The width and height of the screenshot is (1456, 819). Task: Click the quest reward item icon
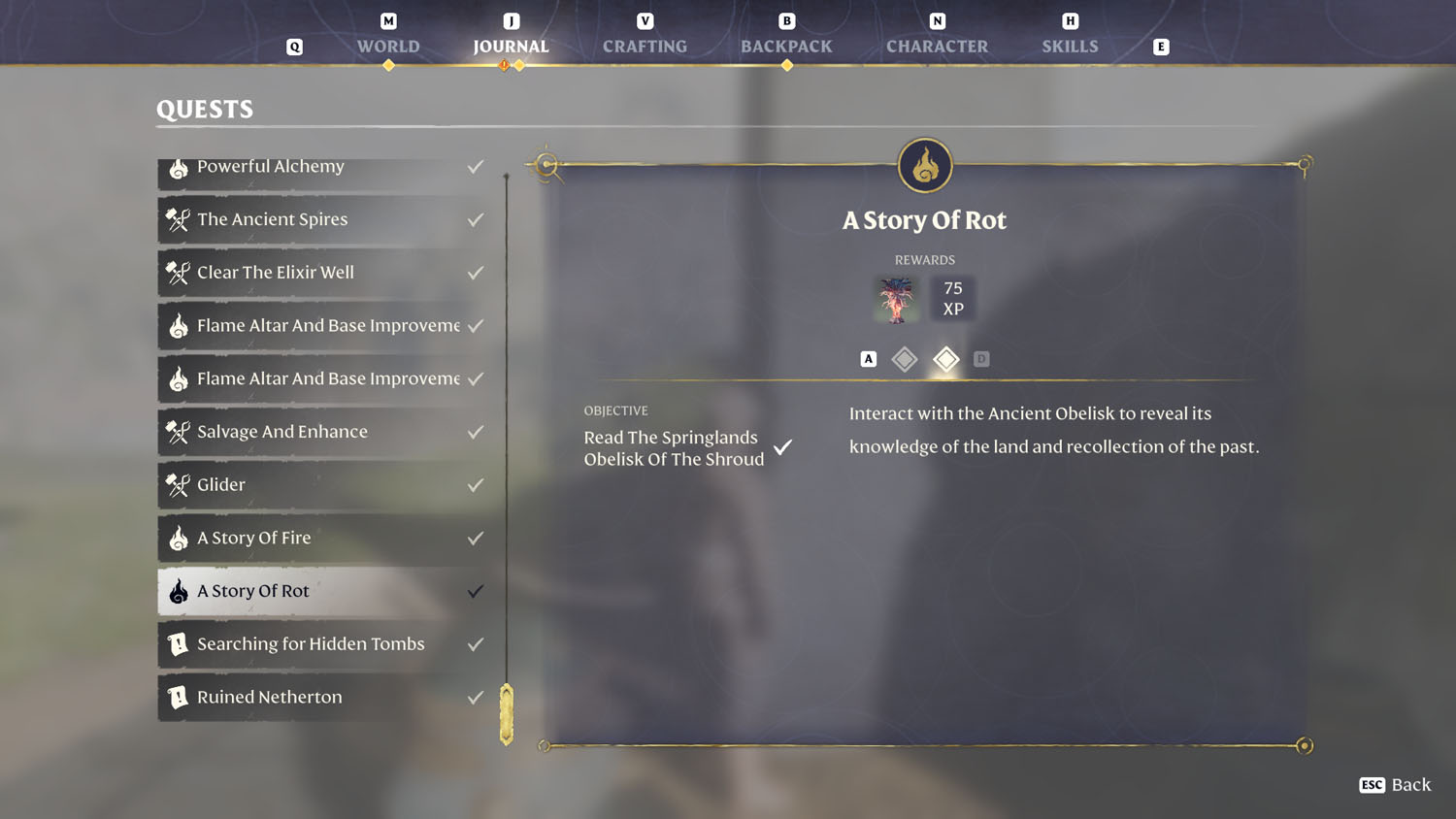point(896,299)
